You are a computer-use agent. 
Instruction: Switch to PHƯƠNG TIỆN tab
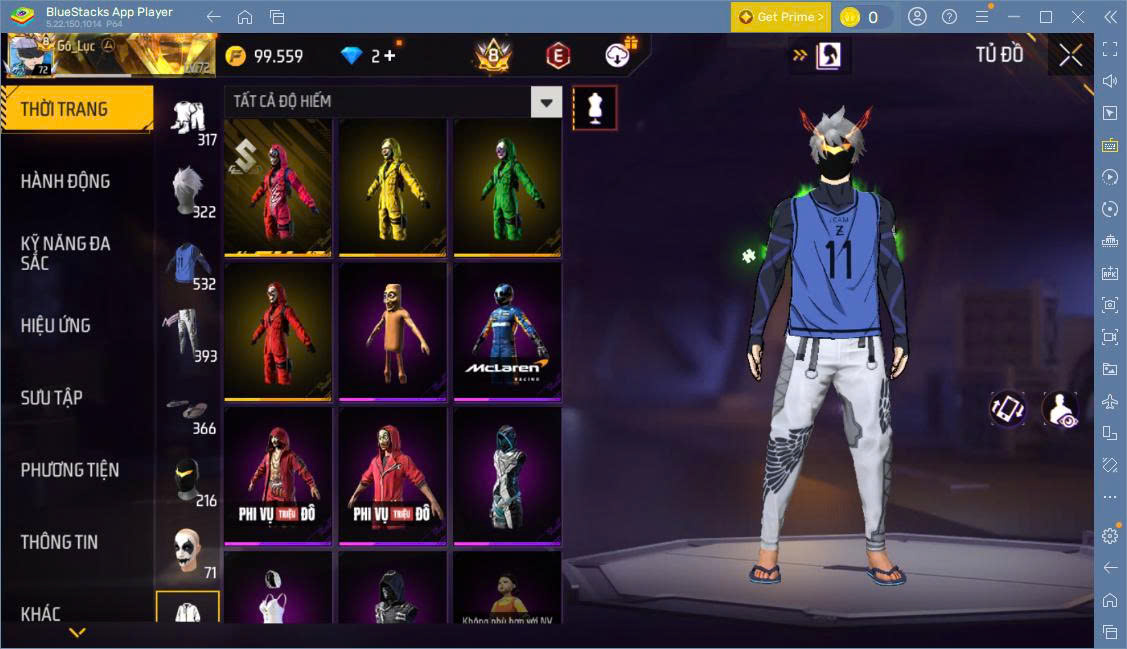tap(70, 469)
